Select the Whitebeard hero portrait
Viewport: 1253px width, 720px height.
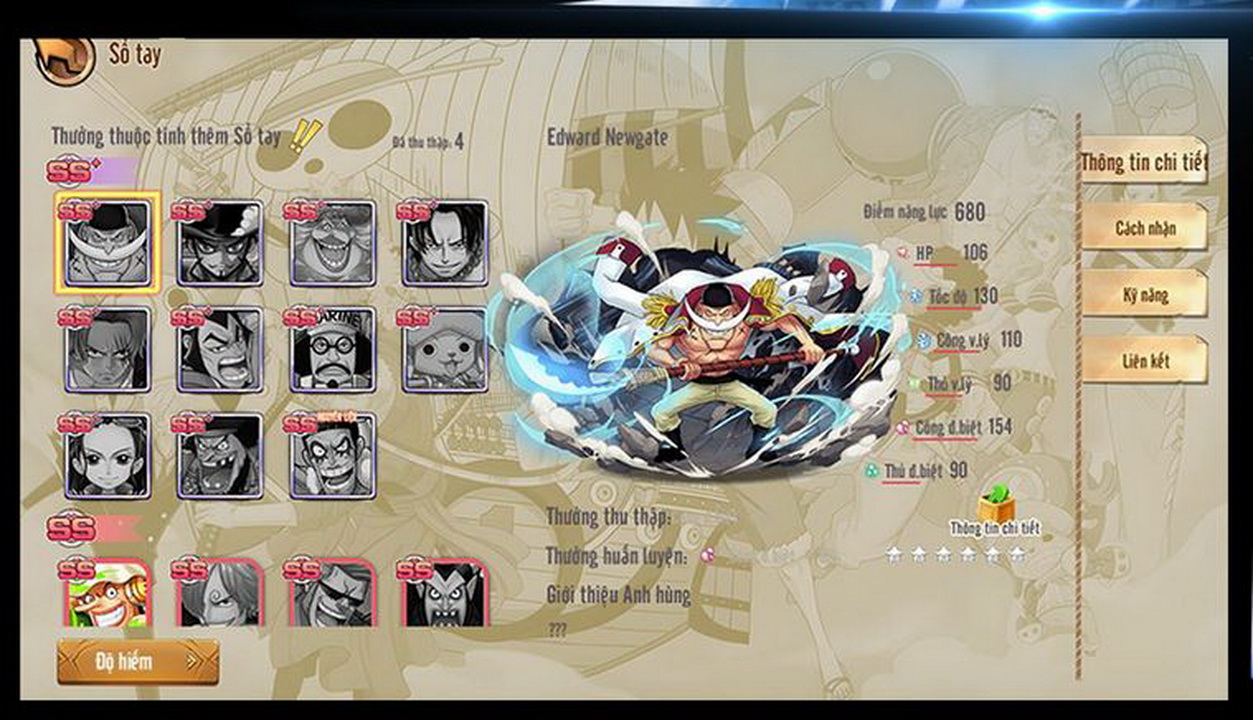pyautogui.click(x=107, y=243)
